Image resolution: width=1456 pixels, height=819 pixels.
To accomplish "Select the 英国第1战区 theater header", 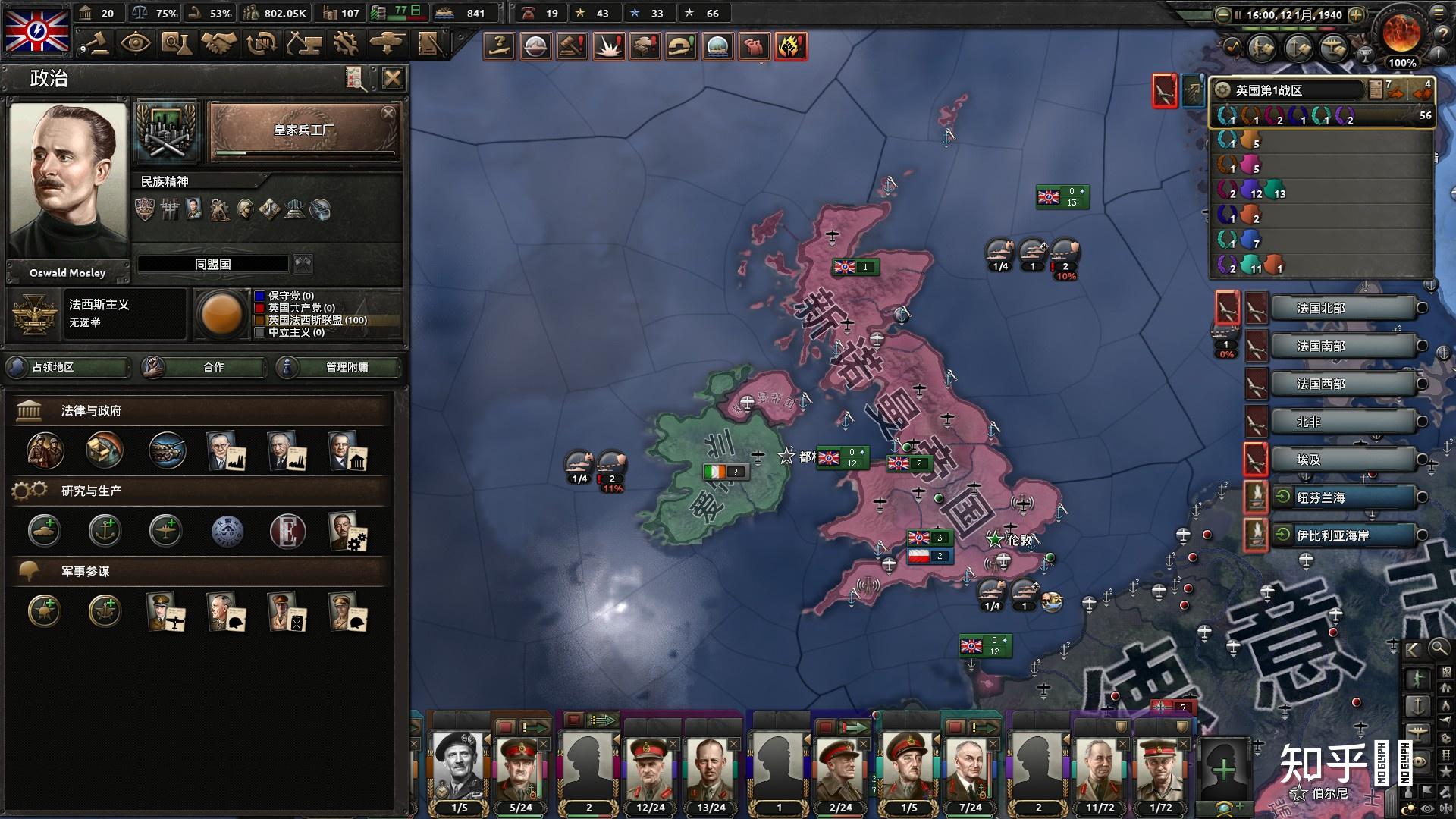I will click(1289, 90).
